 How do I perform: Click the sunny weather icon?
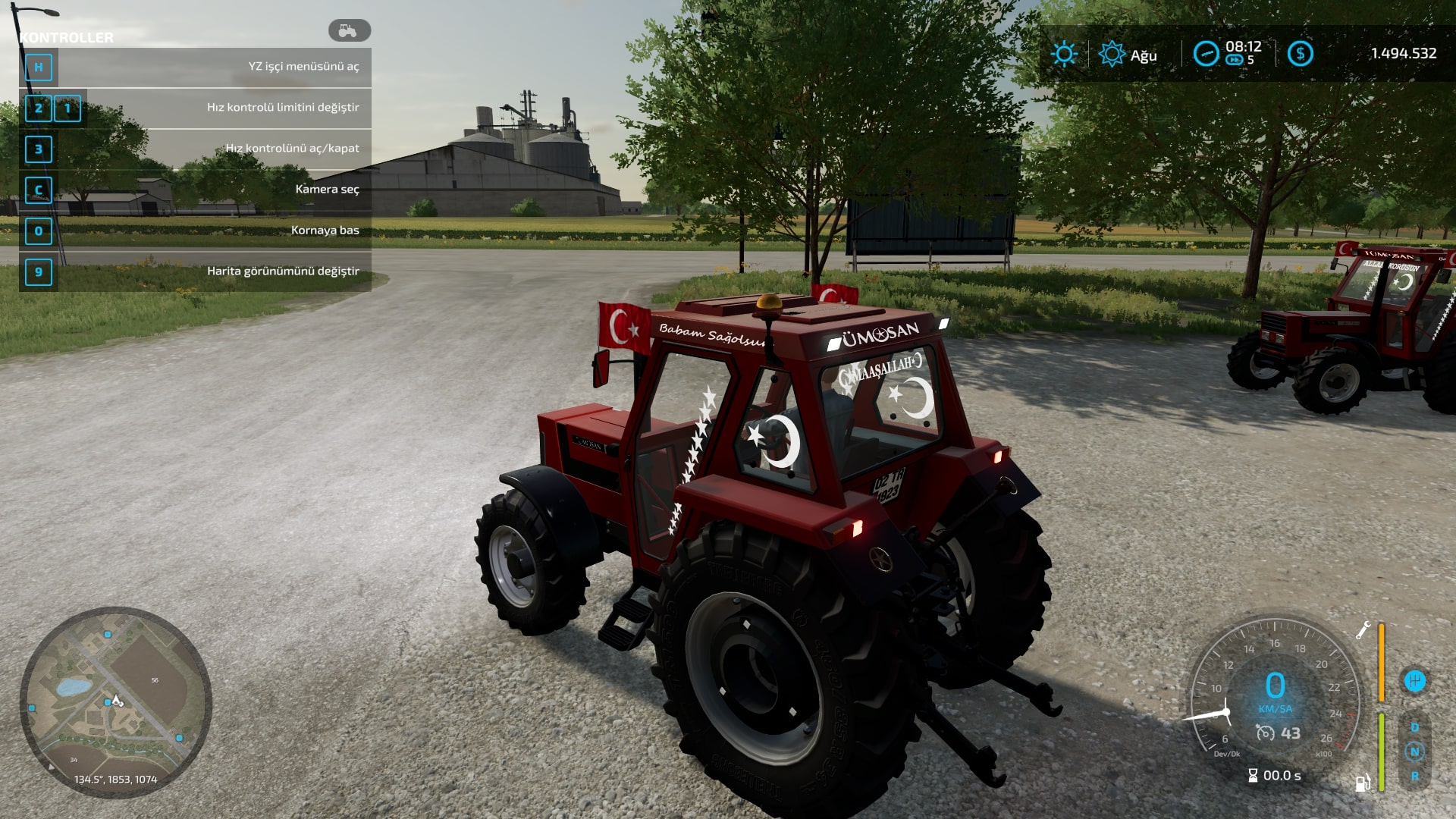tap(1064, 54)
